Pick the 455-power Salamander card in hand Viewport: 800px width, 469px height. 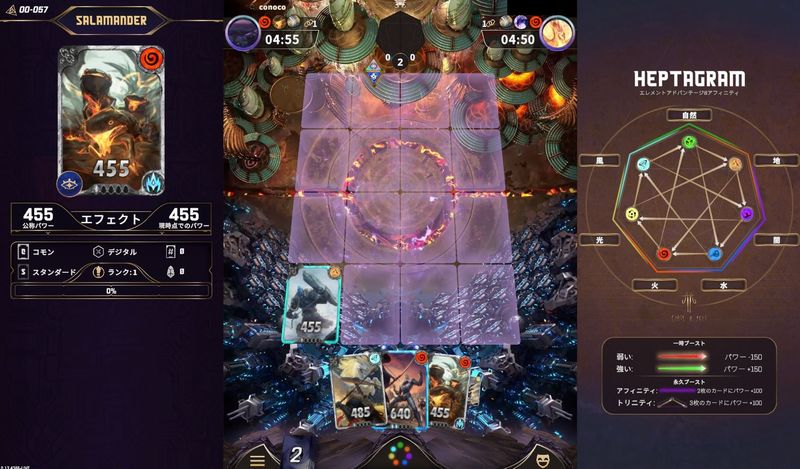(x=448, y=388)
